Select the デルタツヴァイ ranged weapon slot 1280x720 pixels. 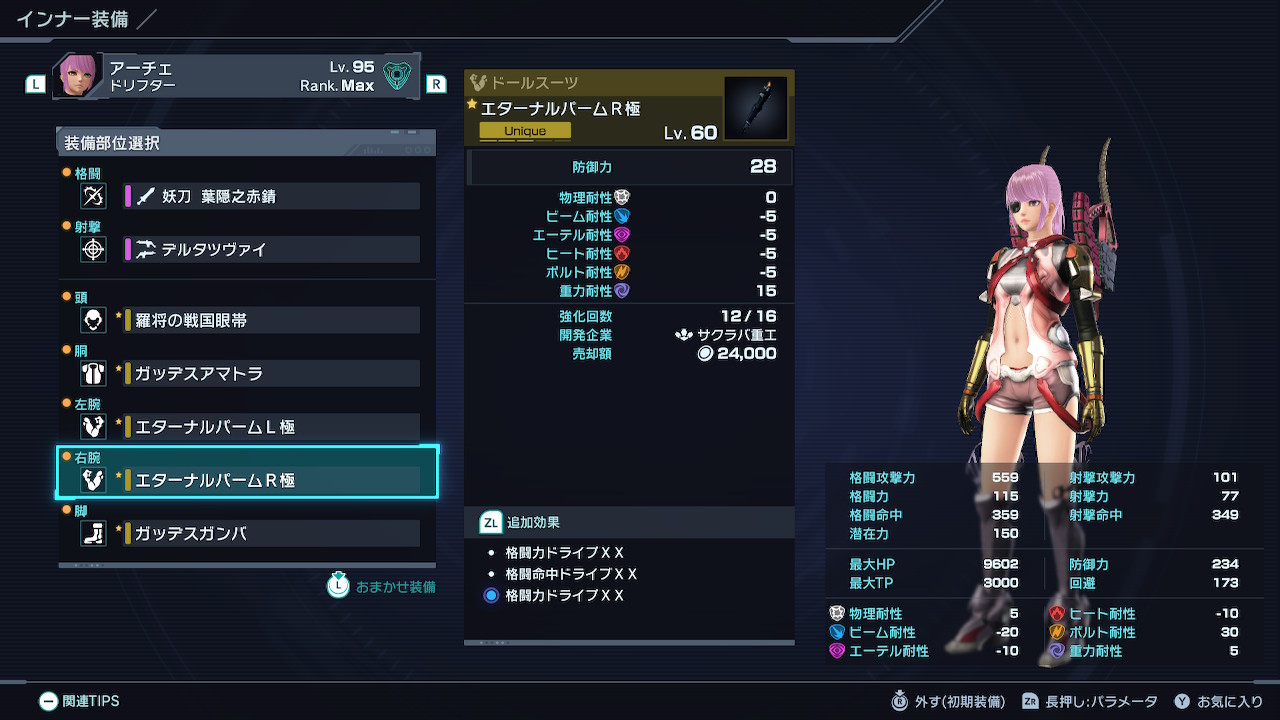point(270,249)
